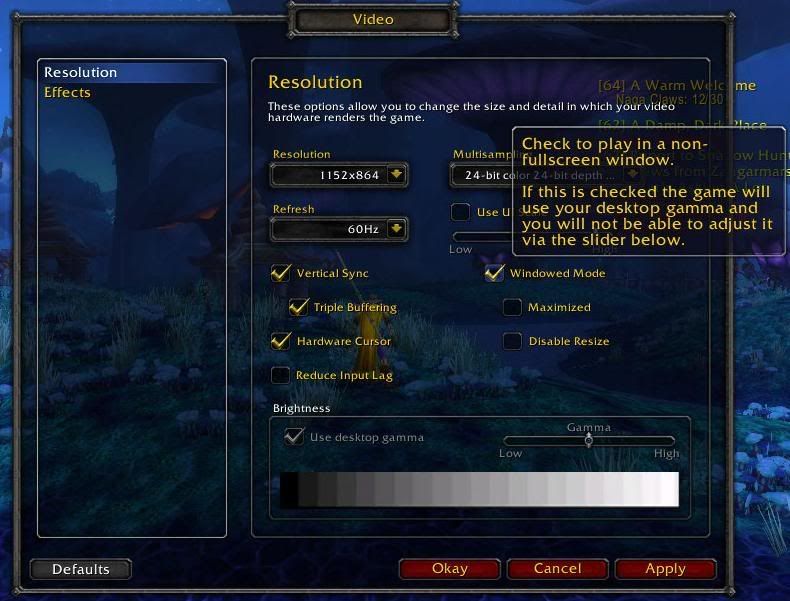
Task: Toggle the Windowed Mode checkbox
Action: pos(494,273)
